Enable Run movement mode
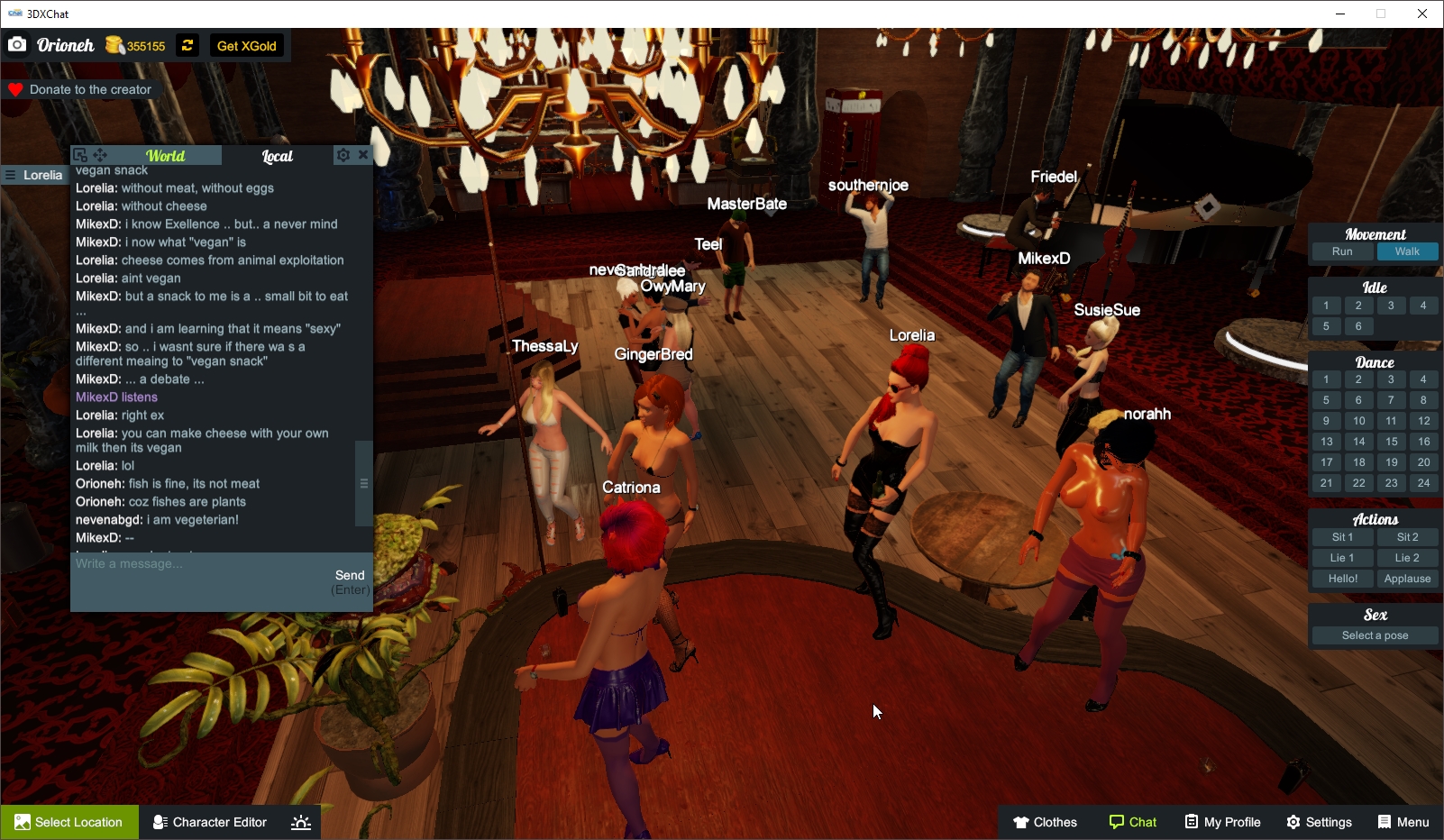 pyautogui.click(x=1342, y=251)
